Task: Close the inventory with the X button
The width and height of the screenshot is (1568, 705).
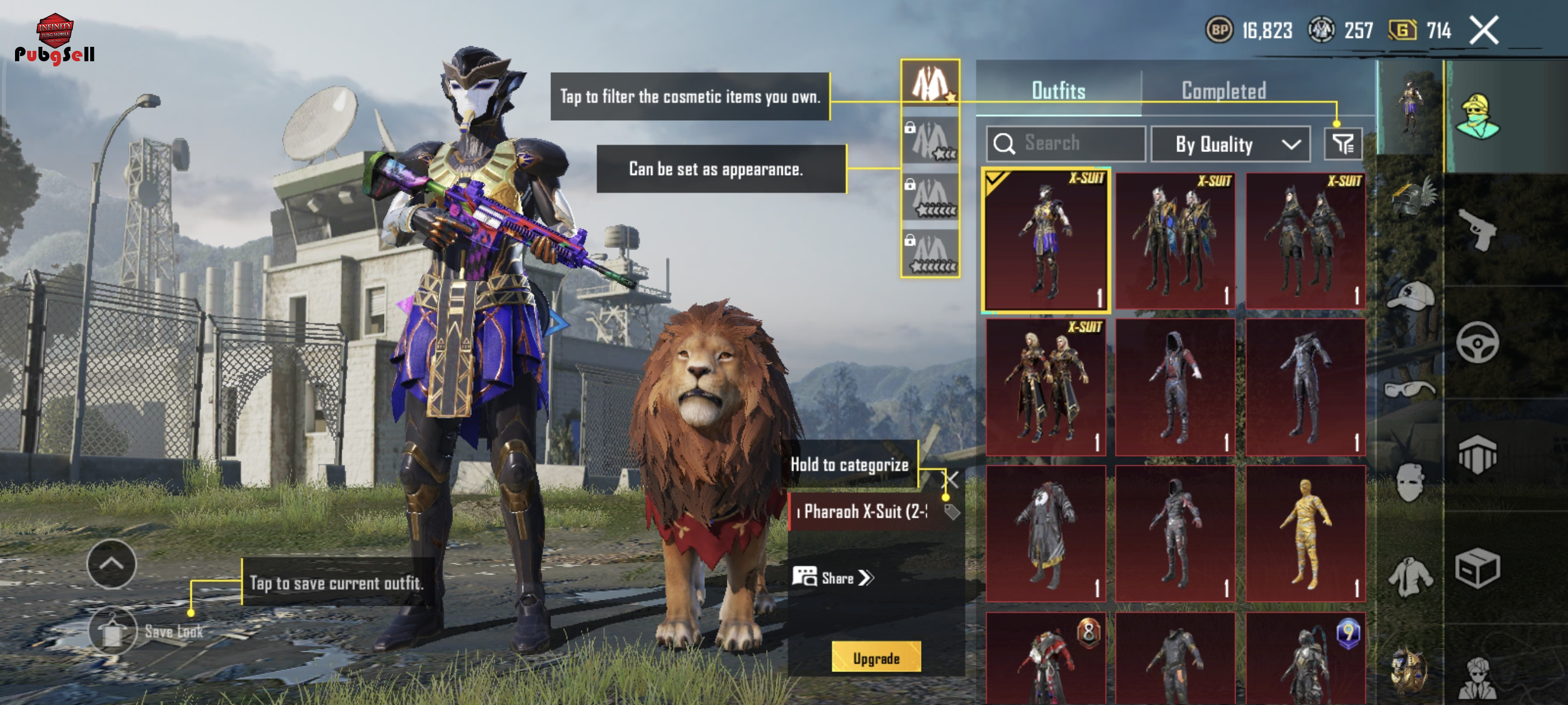Action: [x=1484, y=31]
